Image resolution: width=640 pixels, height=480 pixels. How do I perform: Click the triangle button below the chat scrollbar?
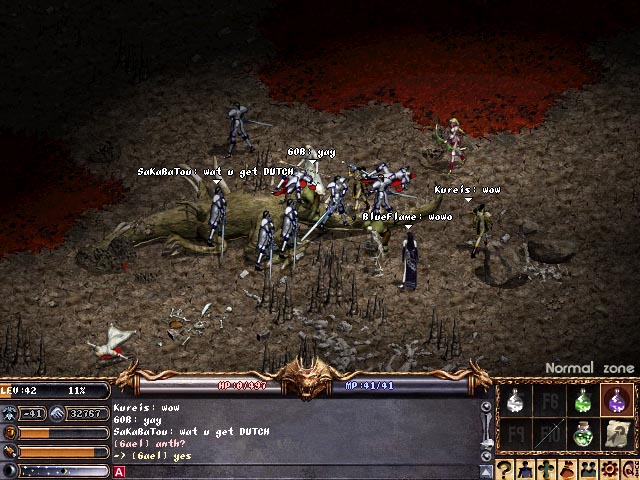pos(486,470)
